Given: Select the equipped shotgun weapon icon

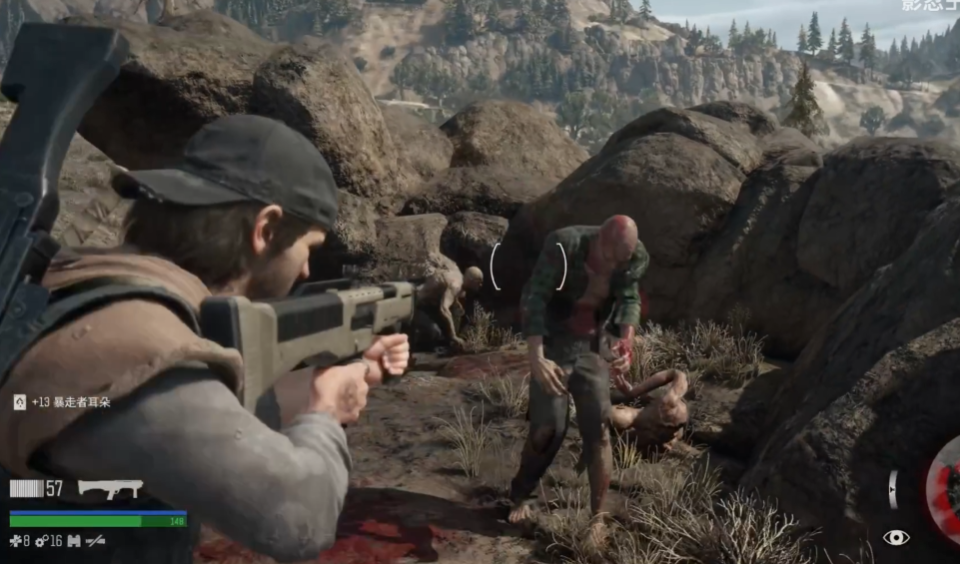Looking at the screenshot, I should (x=110, y=488).
